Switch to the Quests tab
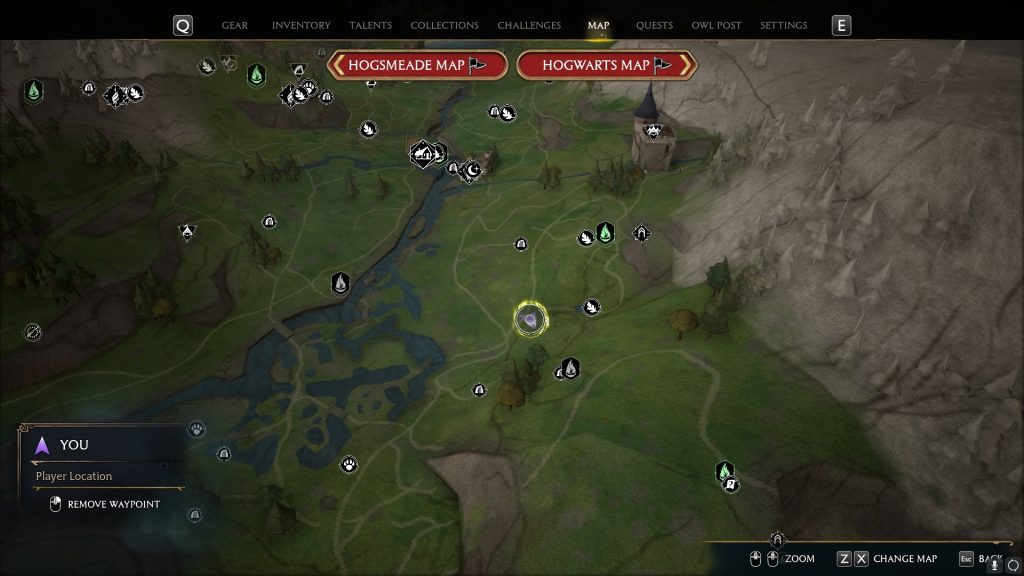Image resolution: width=1024 pixels, height=576 pixels. (654, 25)
